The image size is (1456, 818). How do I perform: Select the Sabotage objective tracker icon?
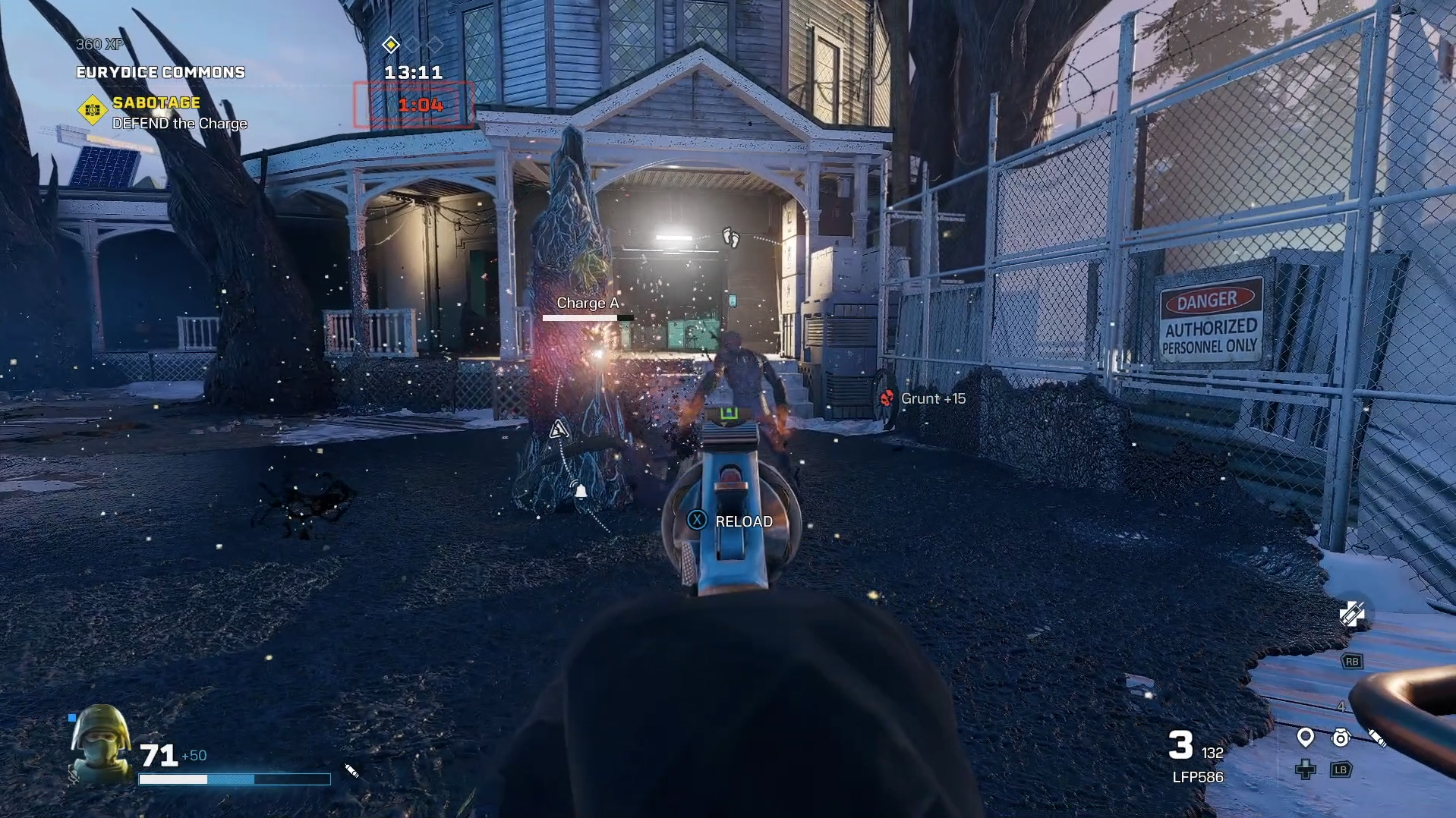(93, 110)
